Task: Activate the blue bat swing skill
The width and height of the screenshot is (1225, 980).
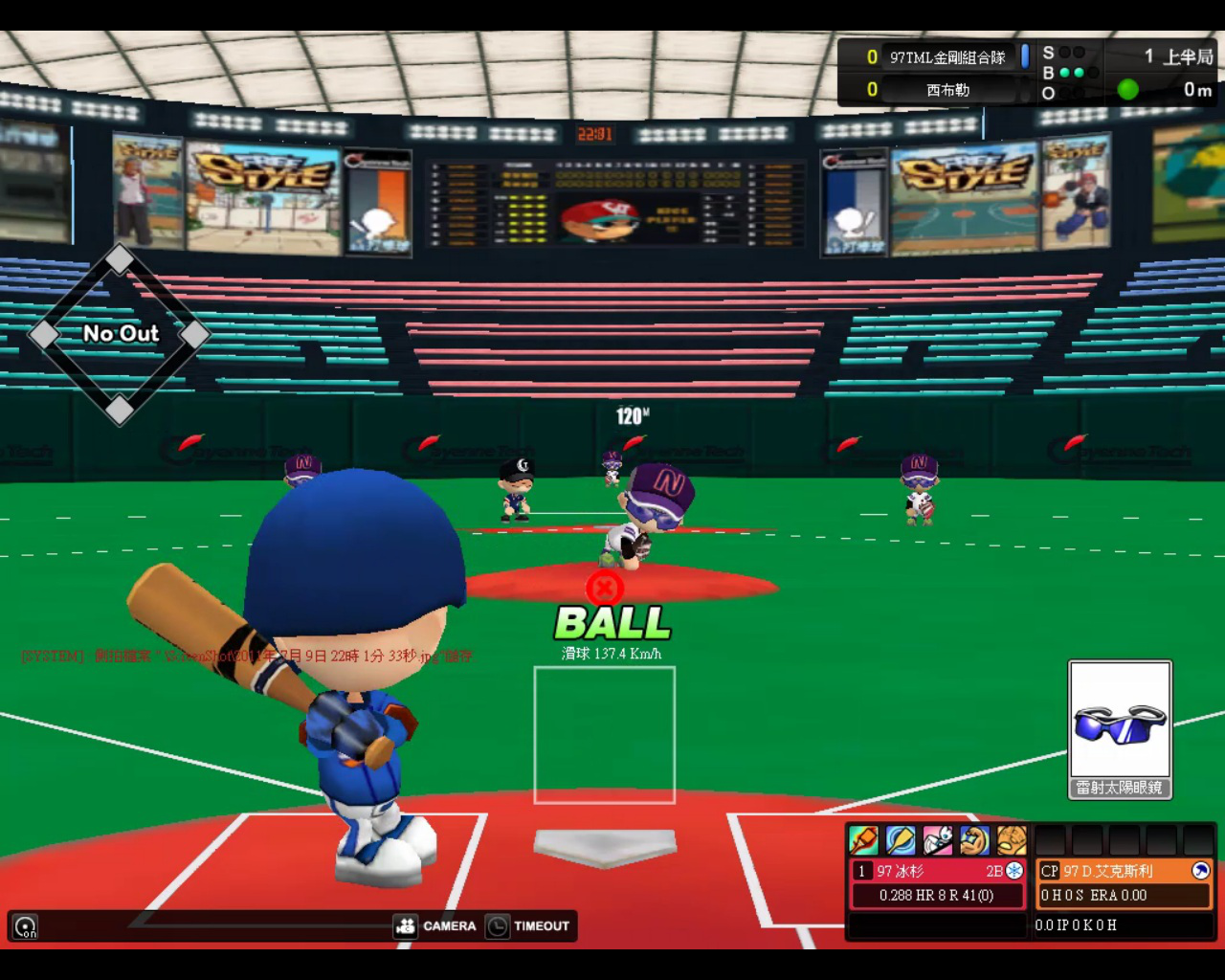Action: click(901, 839)
